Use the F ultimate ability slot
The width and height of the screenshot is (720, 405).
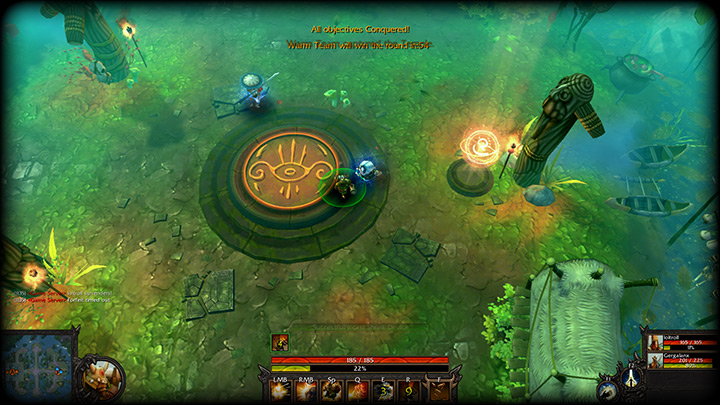pos(437,391)
